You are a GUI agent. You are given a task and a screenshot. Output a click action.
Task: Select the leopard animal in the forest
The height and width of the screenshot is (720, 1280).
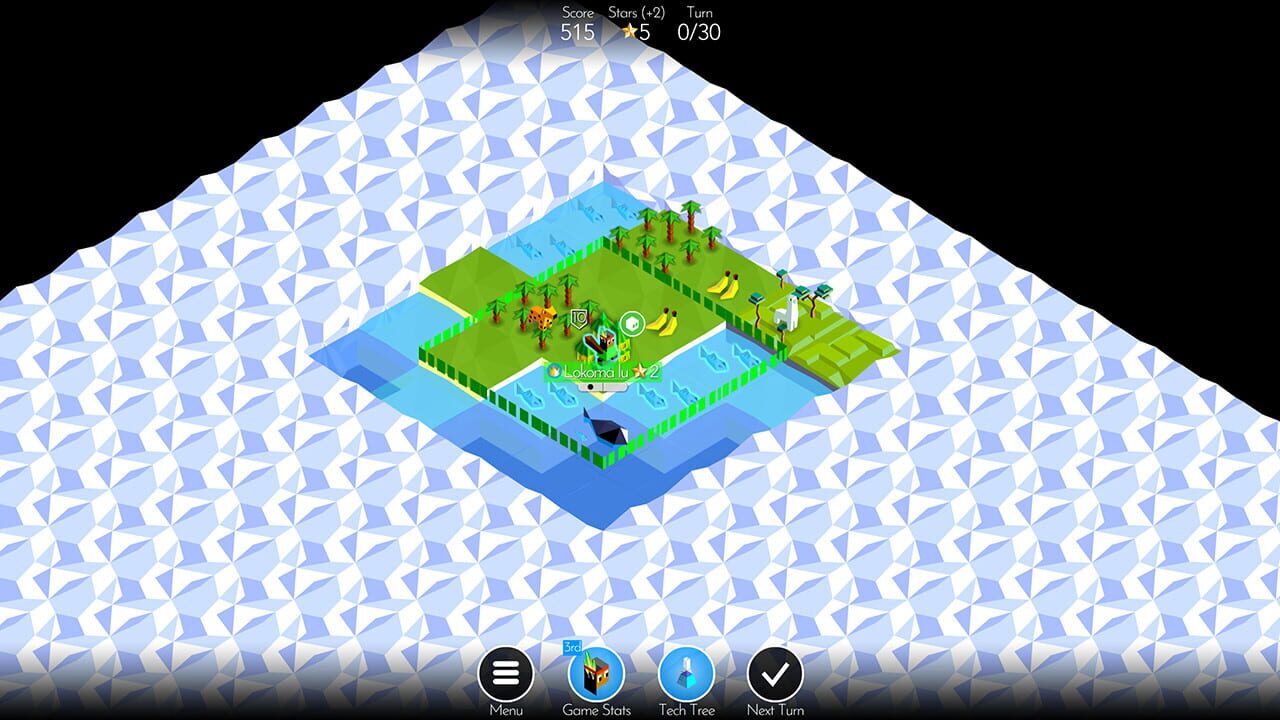point(542,319)
